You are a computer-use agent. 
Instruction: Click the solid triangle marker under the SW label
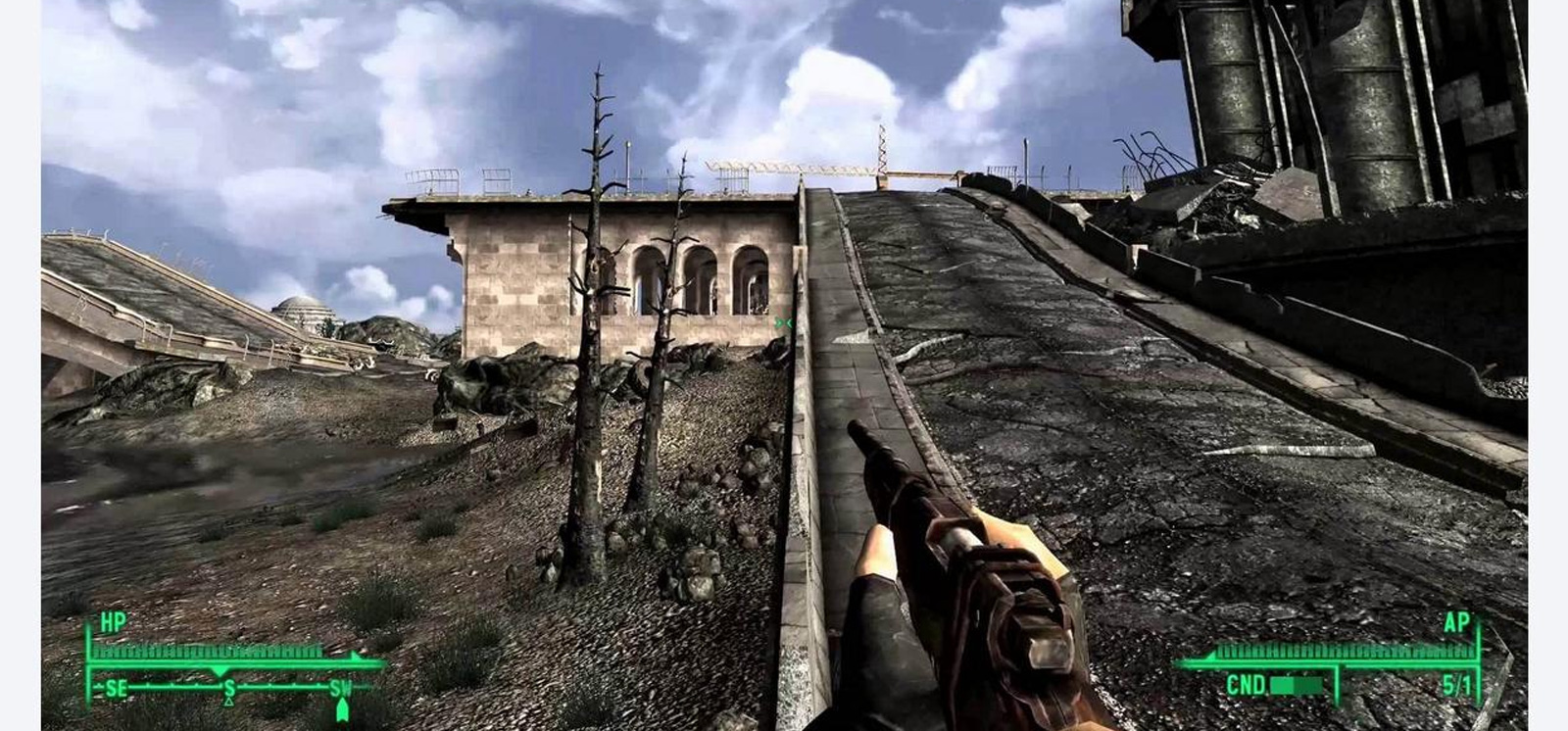342,709
